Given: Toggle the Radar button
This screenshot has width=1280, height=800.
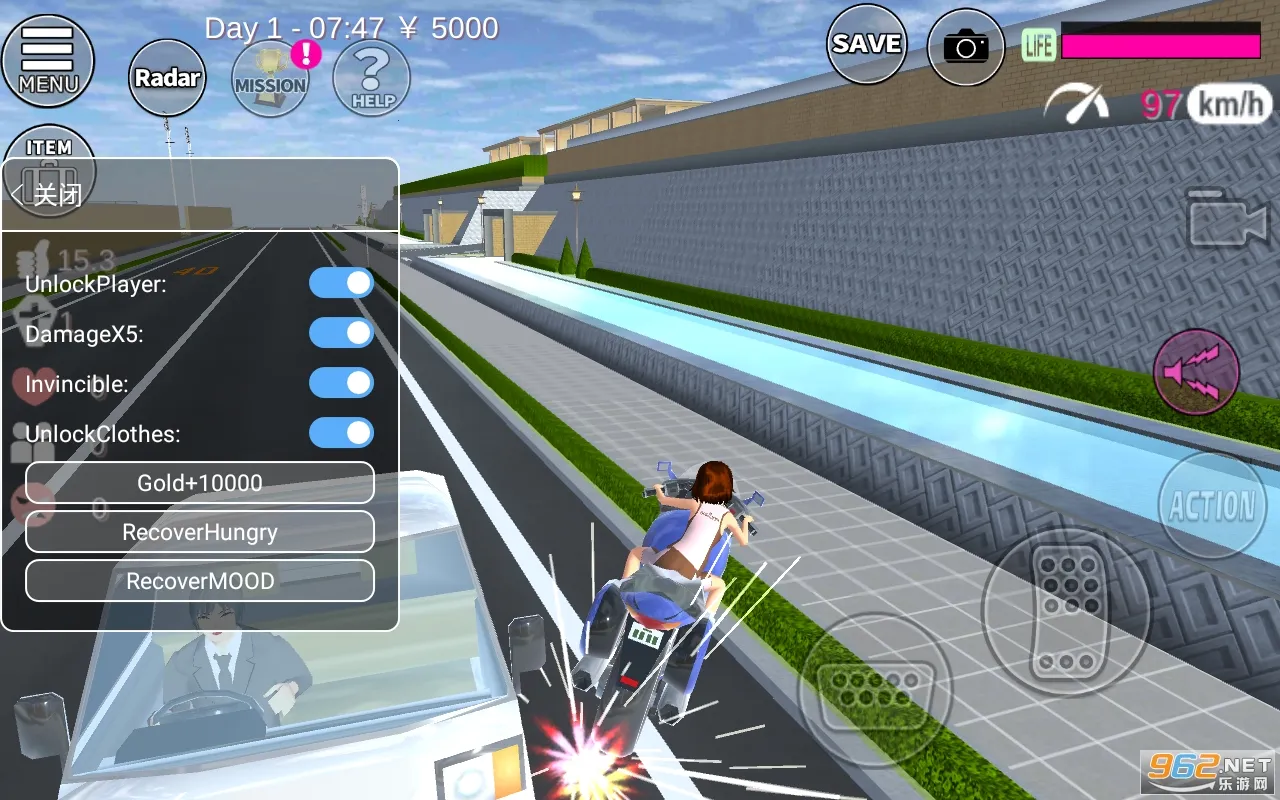Looking at the screenshot, I should (167, 78).
